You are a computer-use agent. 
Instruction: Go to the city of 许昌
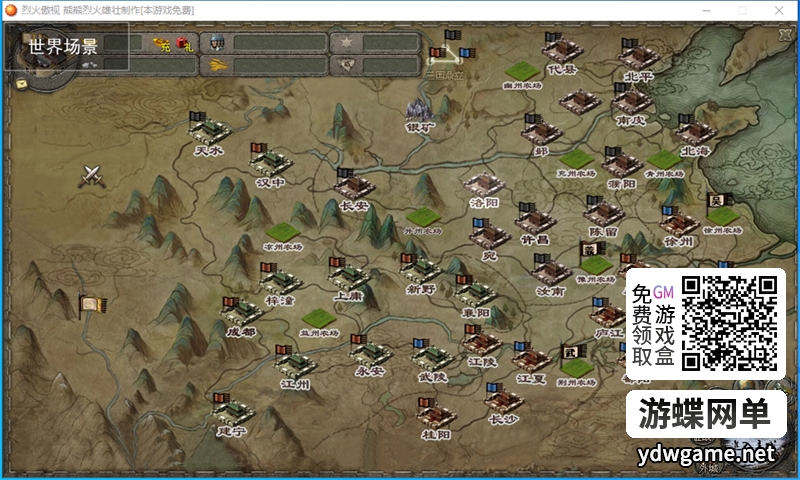coord(535,220)
